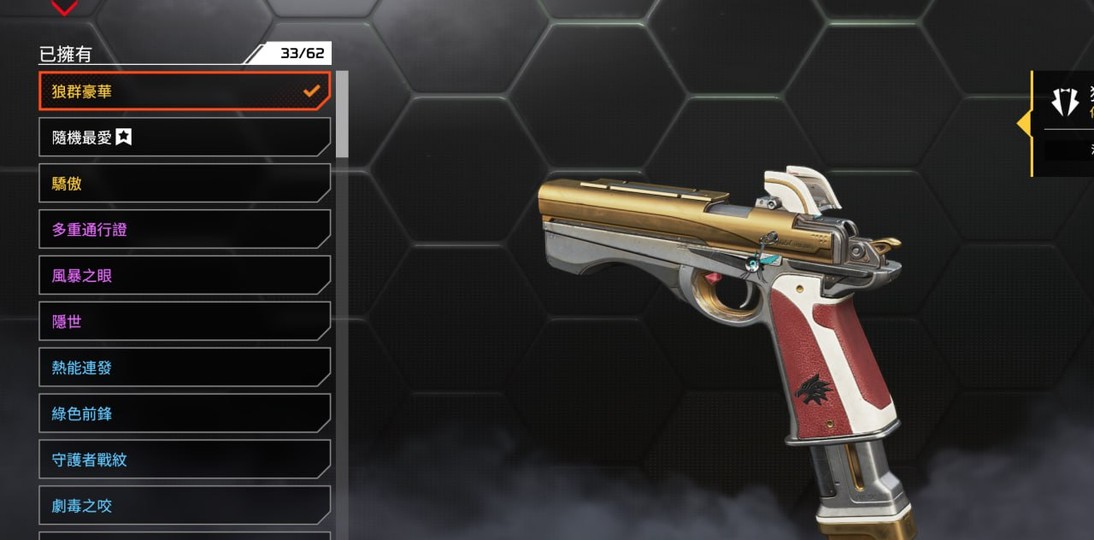Select the 熱能連發 skin
Image resolution: width=1094 pixels, height=540 pixels.
click(x=184, y=367)
